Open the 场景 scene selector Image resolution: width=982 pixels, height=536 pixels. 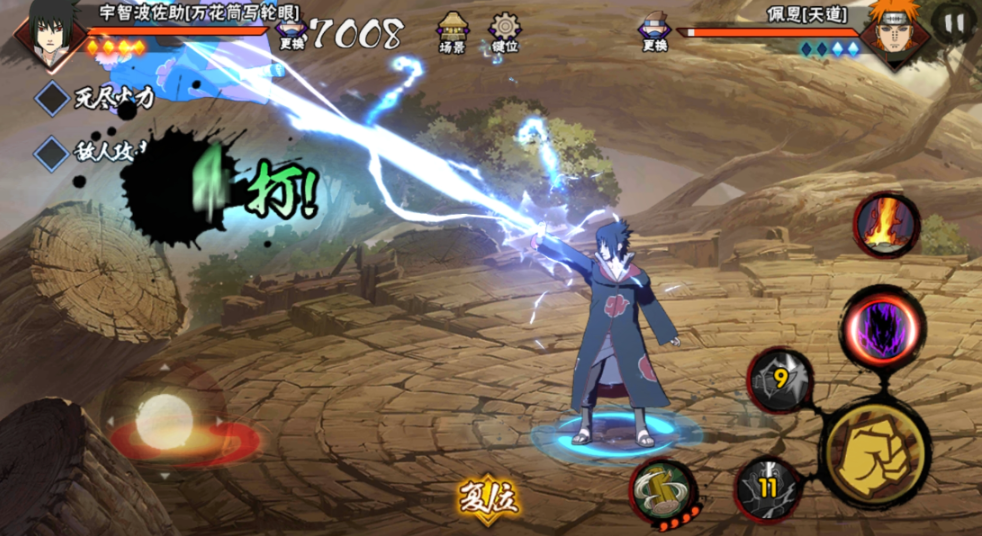[453, 31]
